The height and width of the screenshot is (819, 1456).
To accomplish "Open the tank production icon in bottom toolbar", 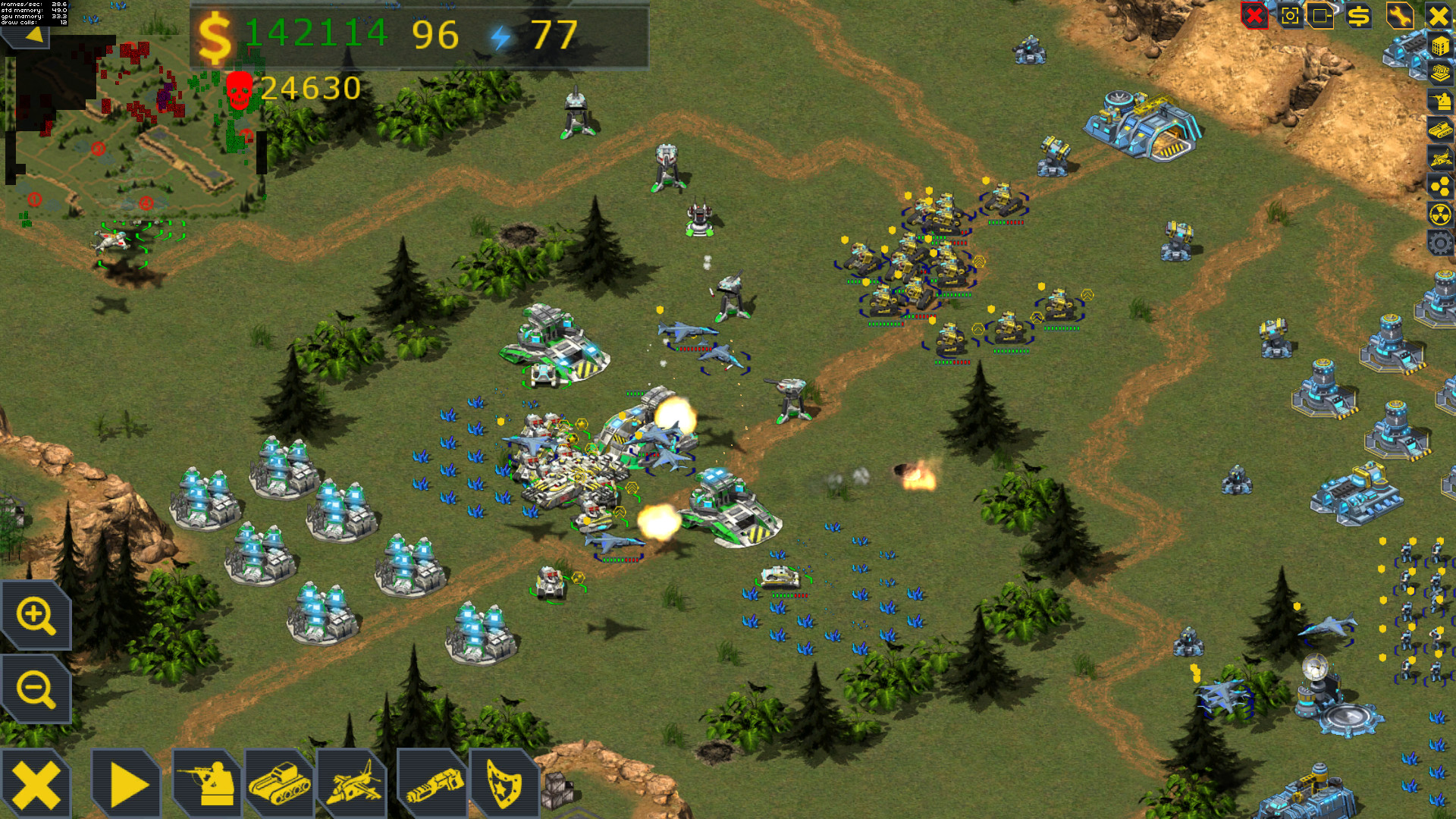I will click(x=279, y=783).
